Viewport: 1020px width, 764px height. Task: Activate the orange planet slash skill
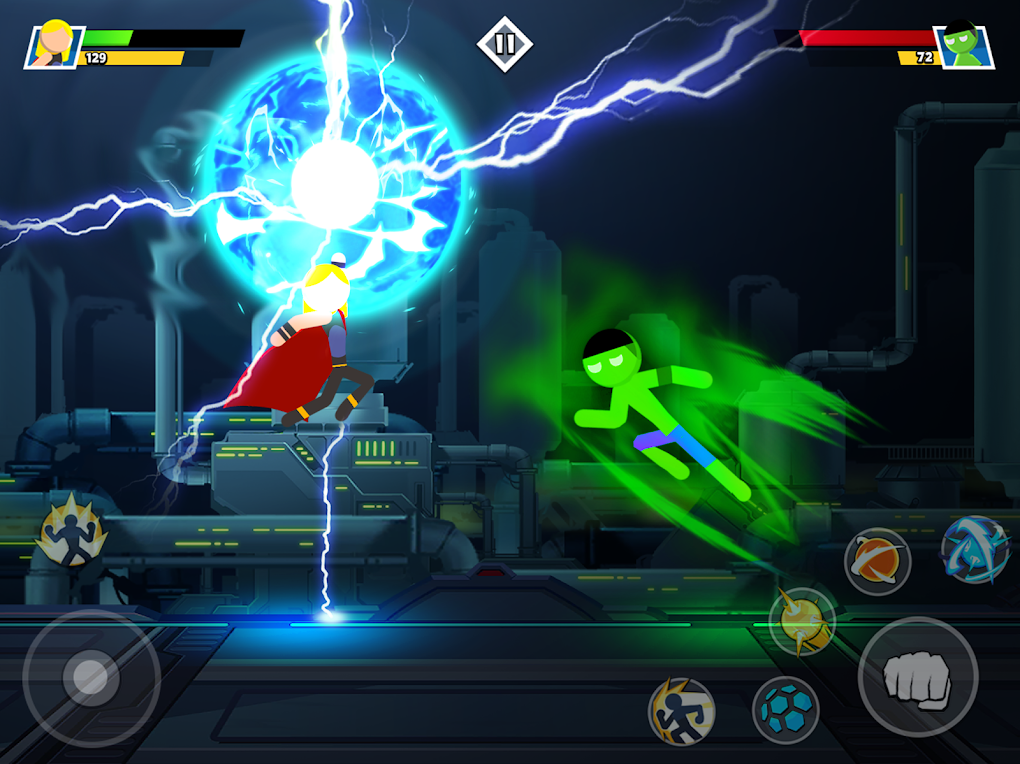(877, 562)
